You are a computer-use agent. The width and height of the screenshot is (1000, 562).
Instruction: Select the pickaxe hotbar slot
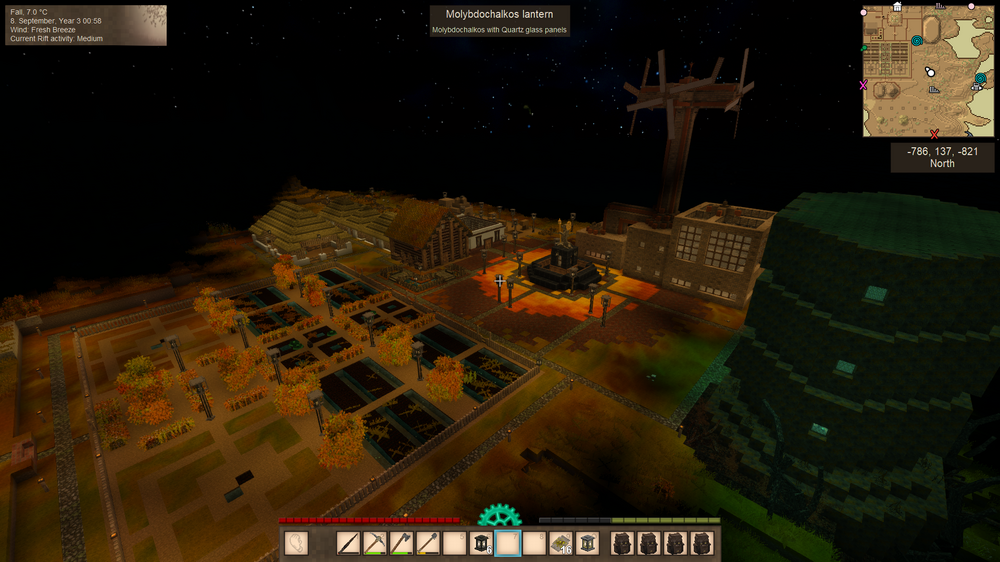(x=375, y=543)
